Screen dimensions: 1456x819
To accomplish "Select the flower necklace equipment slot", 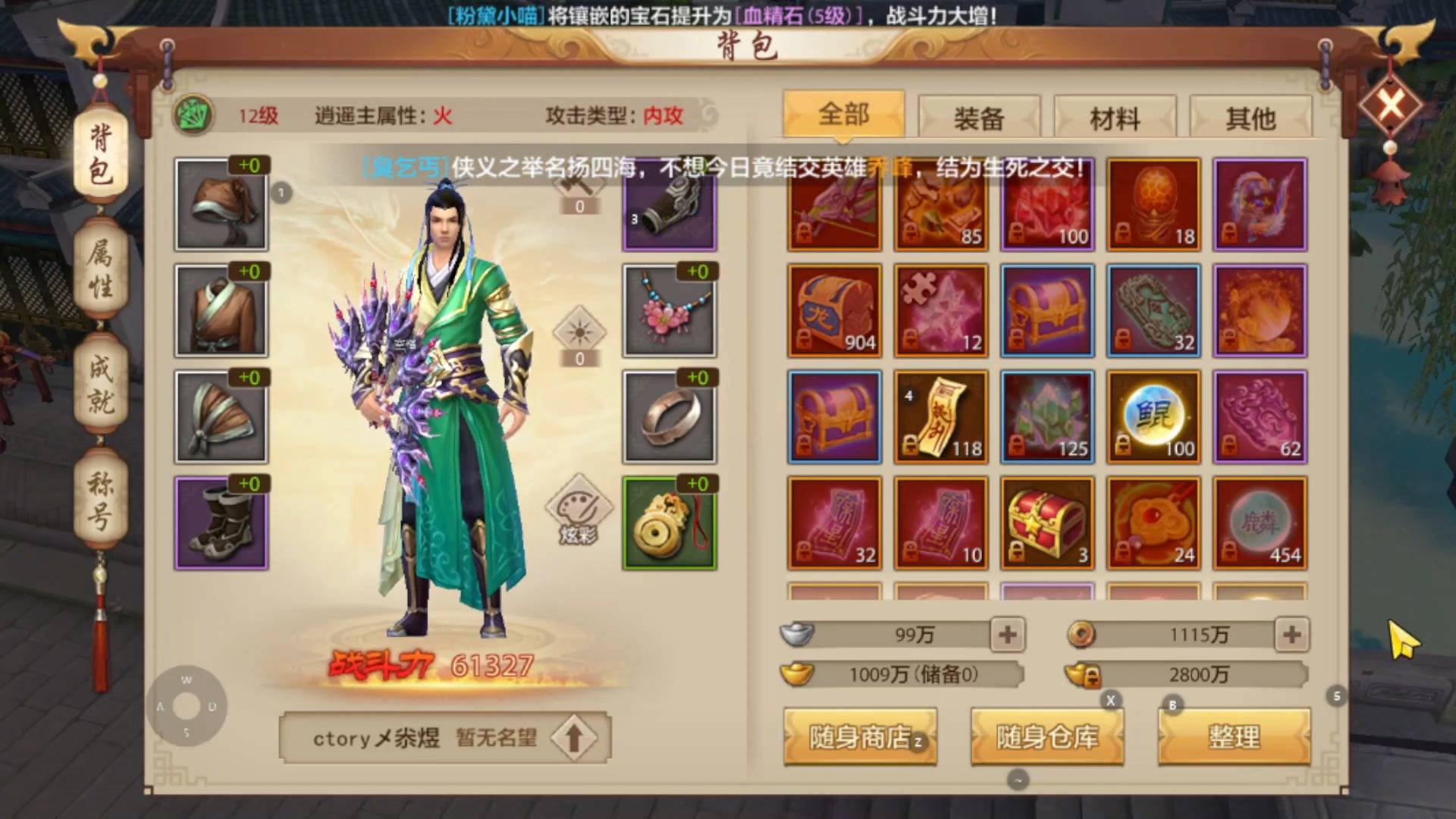I will (x=669, y=310).
